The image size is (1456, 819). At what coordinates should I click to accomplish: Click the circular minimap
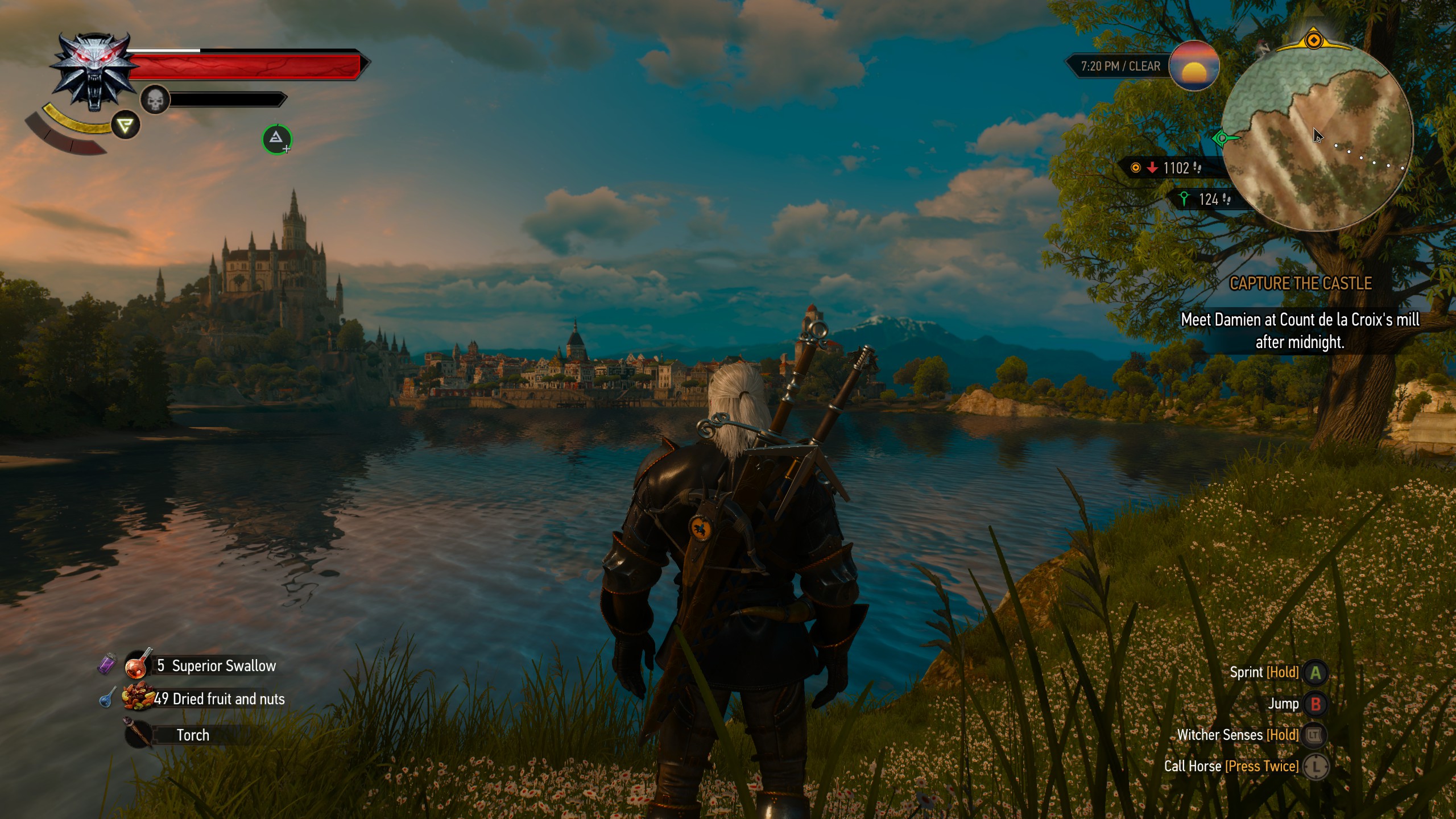click(x=1317, y=136)
